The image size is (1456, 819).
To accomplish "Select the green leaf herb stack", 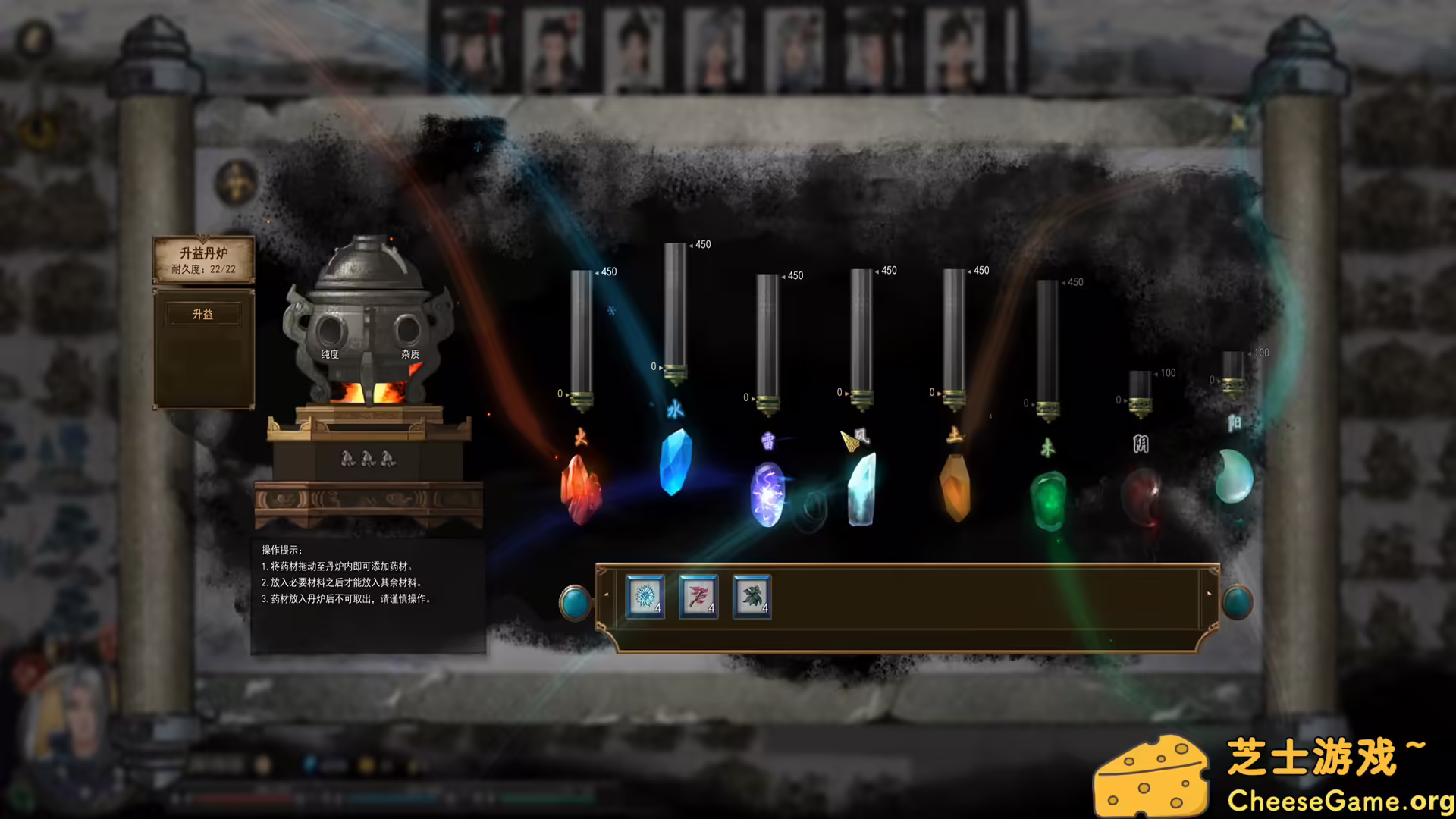I will (751, 597).
